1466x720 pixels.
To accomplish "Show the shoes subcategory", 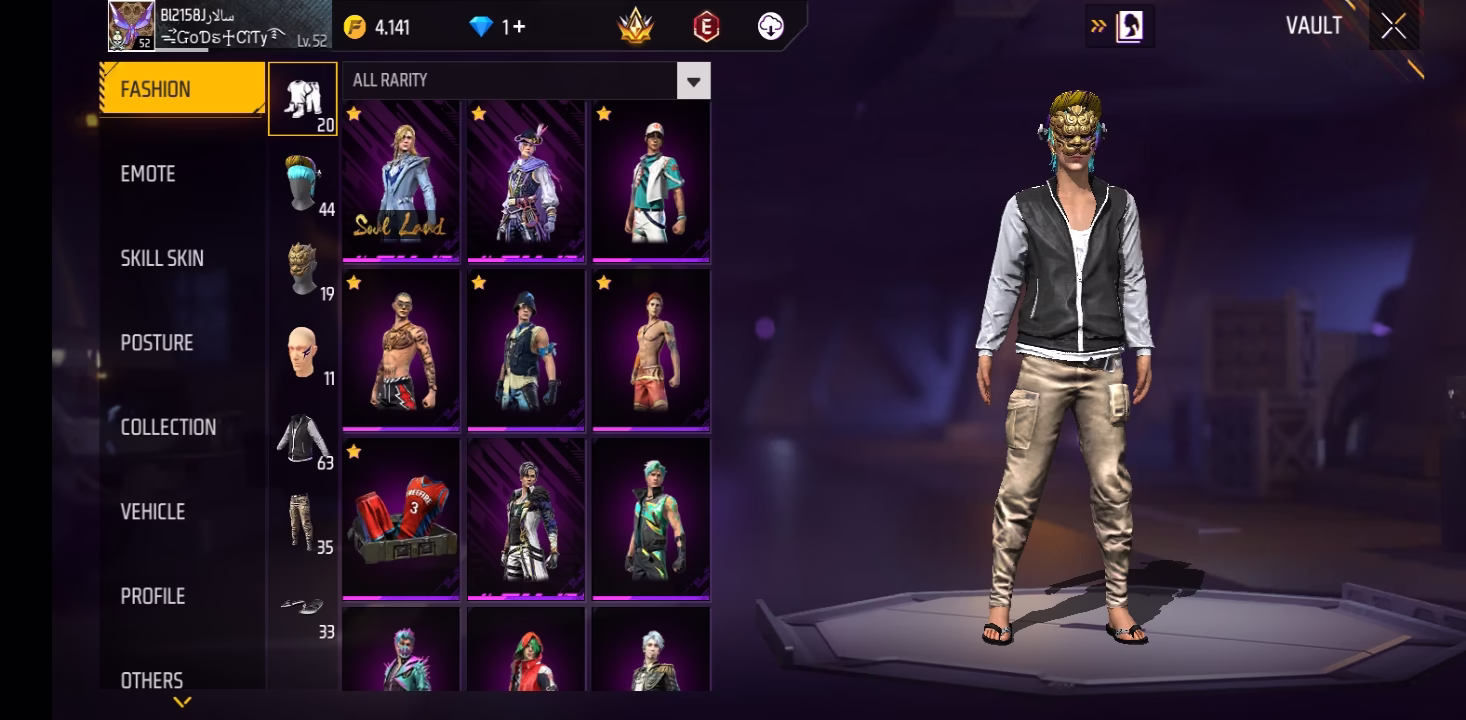I will click(302, 607).
